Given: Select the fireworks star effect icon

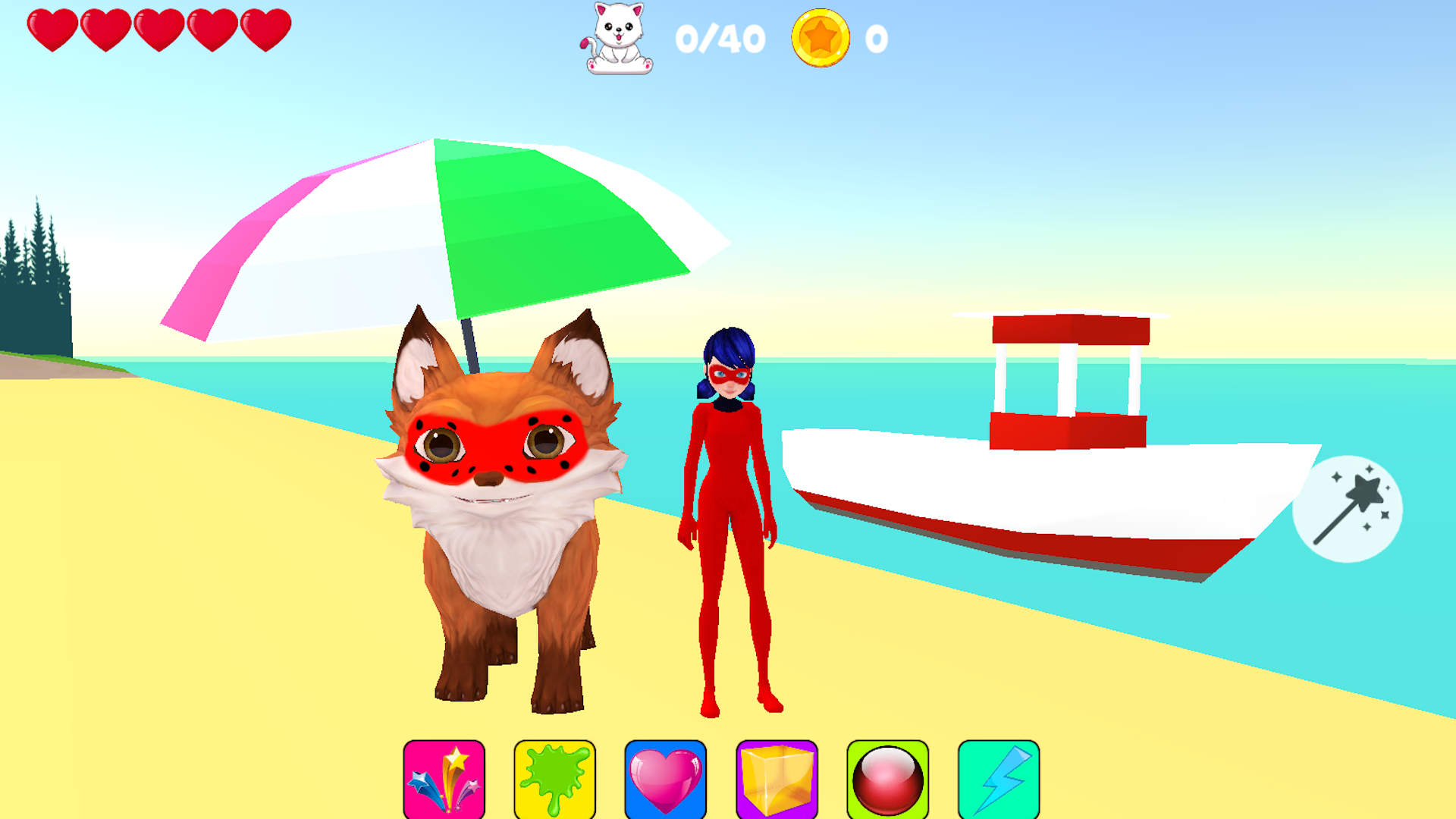Looking at the screenshot, I should (444, 780).
